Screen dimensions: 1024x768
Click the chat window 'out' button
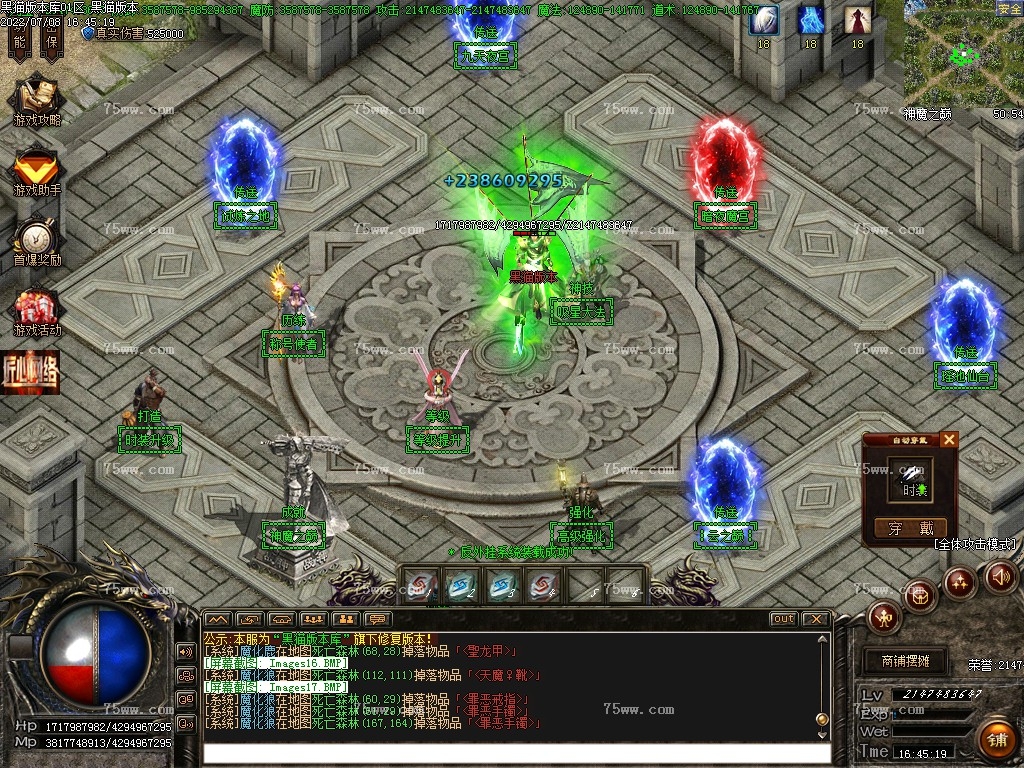pyautogui.click(x=783, y=619)
